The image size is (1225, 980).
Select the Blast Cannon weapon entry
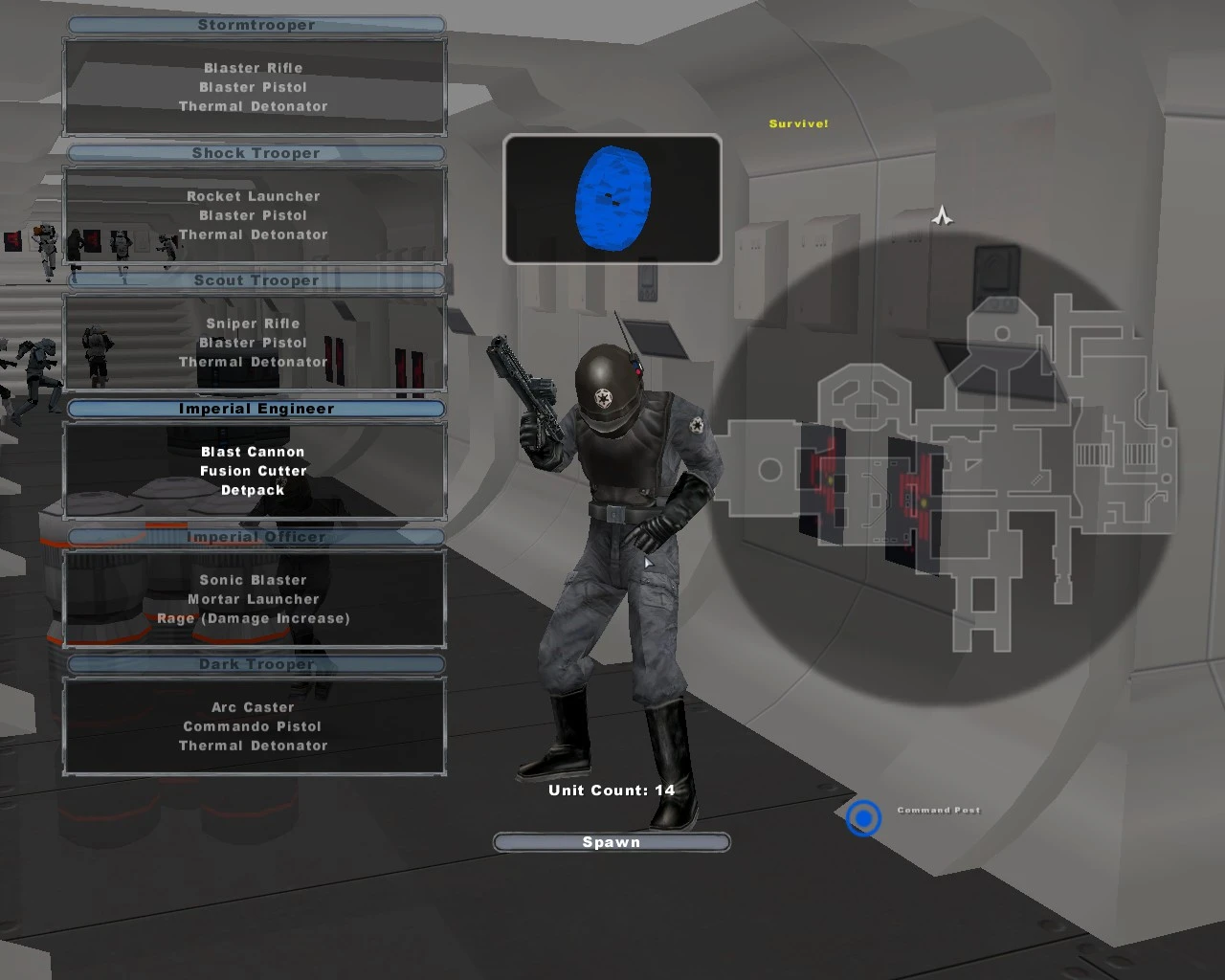pos(252,452)
